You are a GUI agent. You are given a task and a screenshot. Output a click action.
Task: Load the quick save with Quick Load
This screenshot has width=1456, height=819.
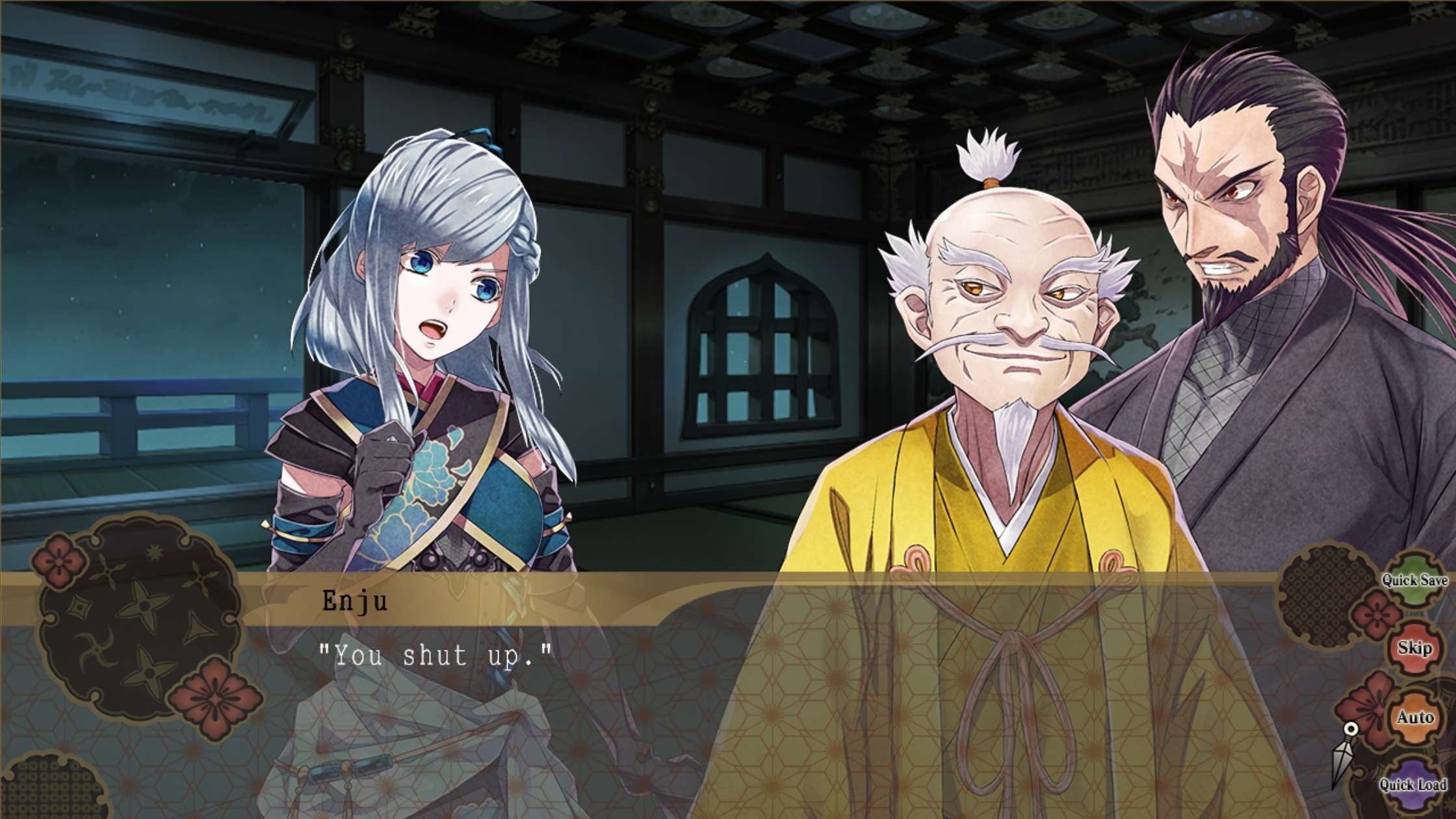click(1413, 784)
